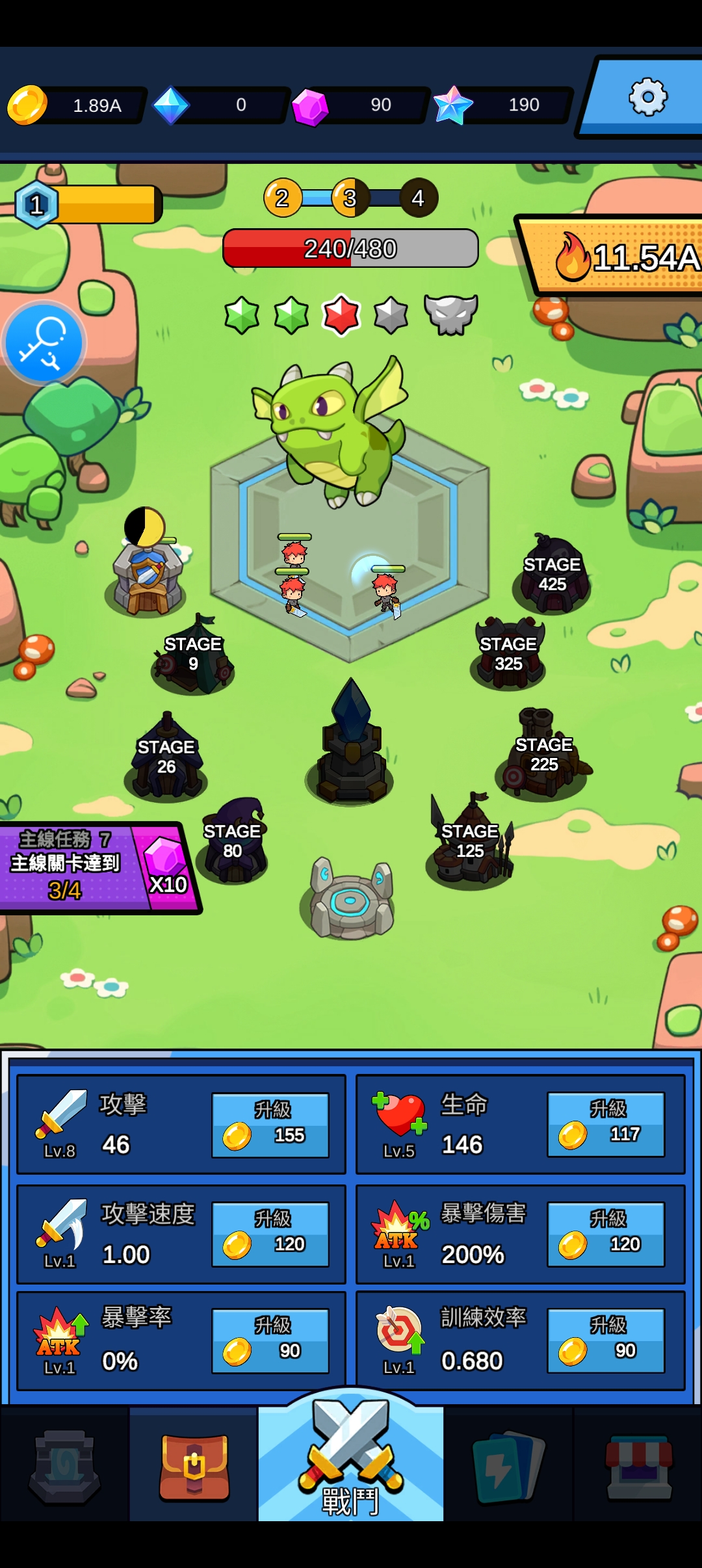The image size is (702, 1568).
Task: Open the treasure chest backpack tab
Action: (194, 1466)
